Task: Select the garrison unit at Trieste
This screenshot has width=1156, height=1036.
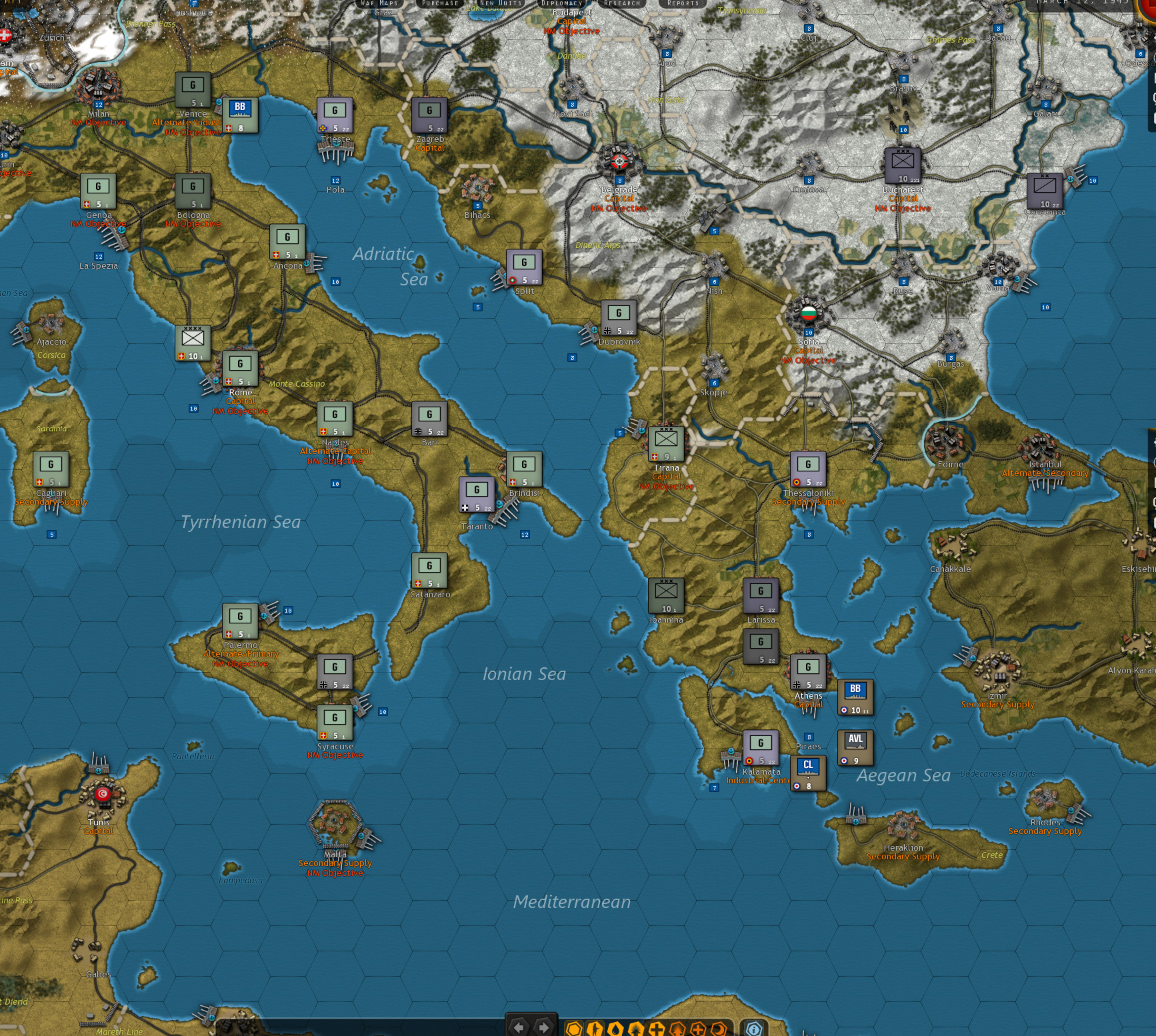Action: pos(335,115)
